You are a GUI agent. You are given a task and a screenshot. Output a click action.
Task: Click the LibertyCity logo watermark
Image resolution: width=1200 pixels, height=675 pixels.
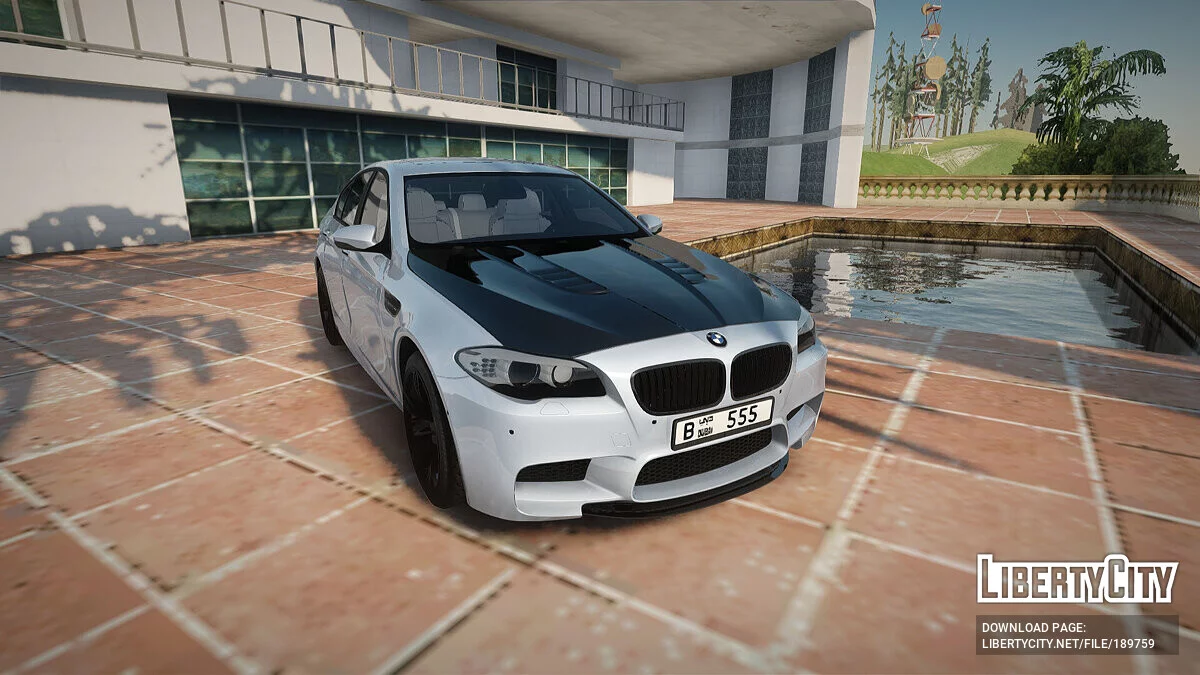click(x=1077, y=579)
